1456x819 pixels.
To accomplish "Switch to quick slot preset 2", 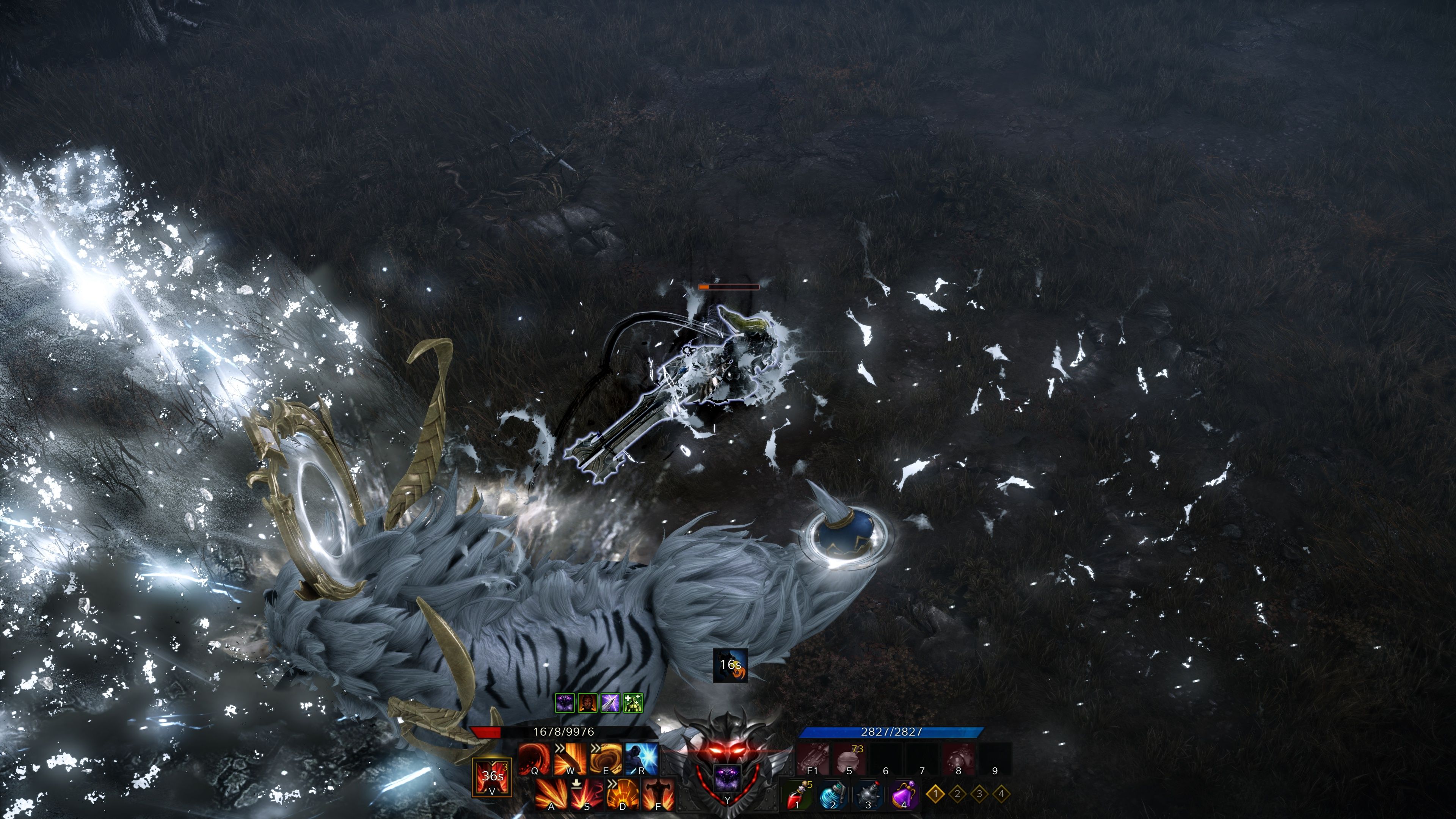I will [957, 794].
